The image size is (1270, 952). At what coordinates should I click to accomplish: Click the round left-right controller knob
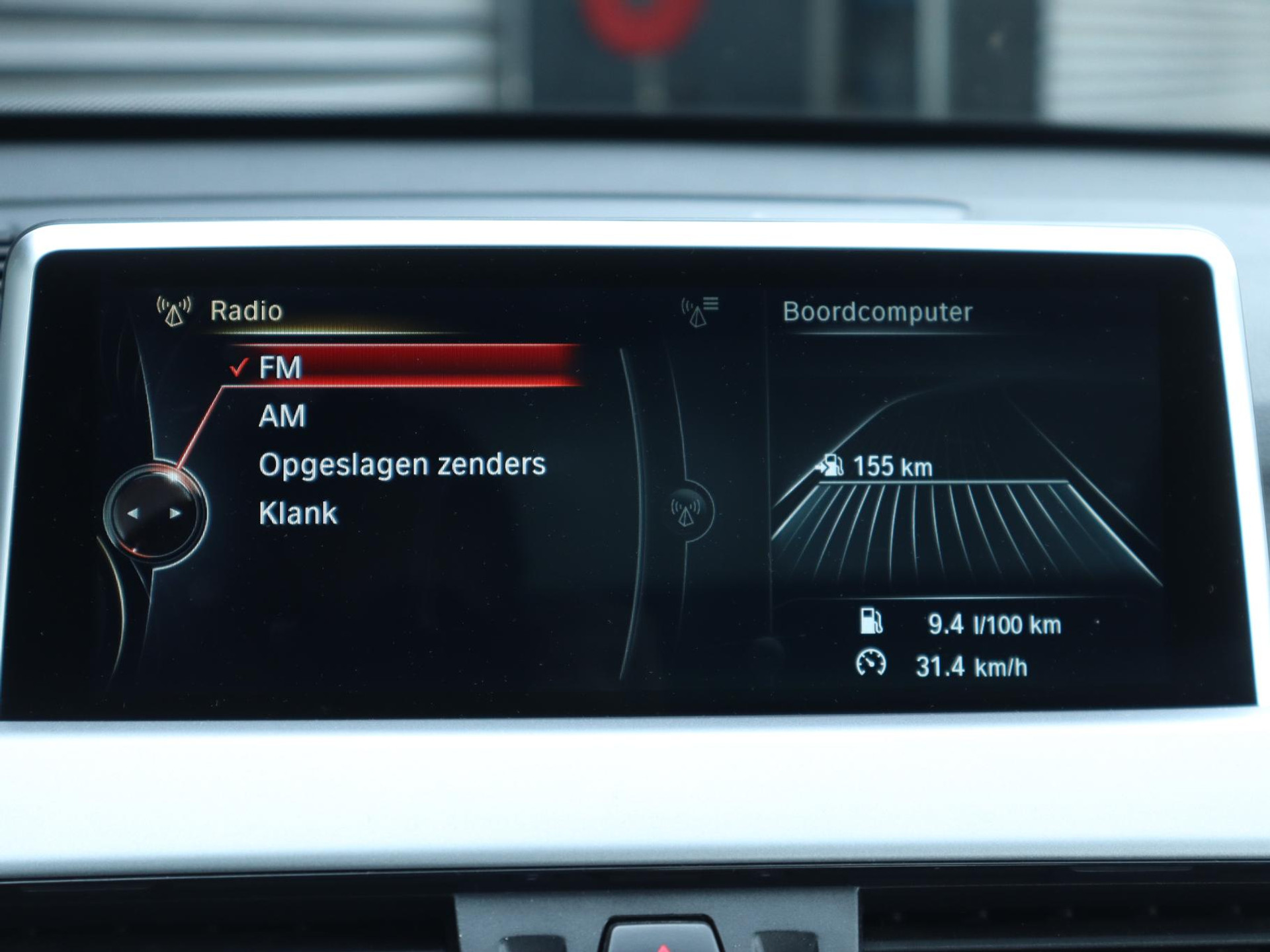click(155, 514)
